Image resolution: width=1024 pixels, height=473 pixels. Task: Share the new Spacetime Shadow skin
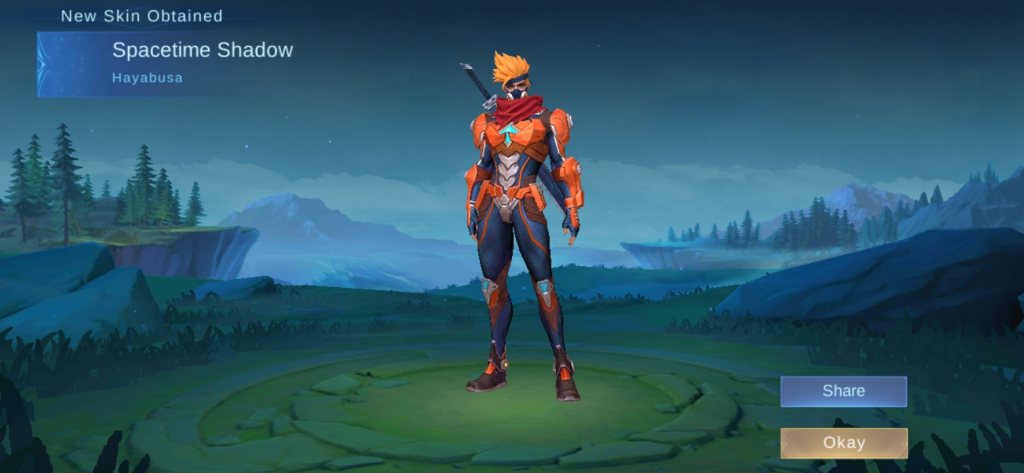[x=843, y=391]
